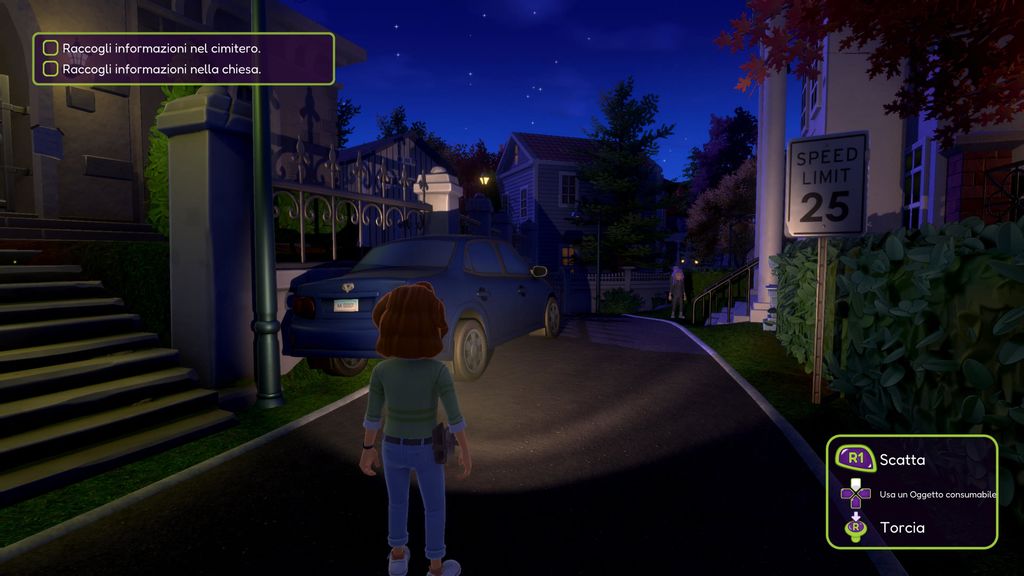Tick the checkbox beside the chiesa objective
This screenshot has width=1024, height=576.
point(51,69)
